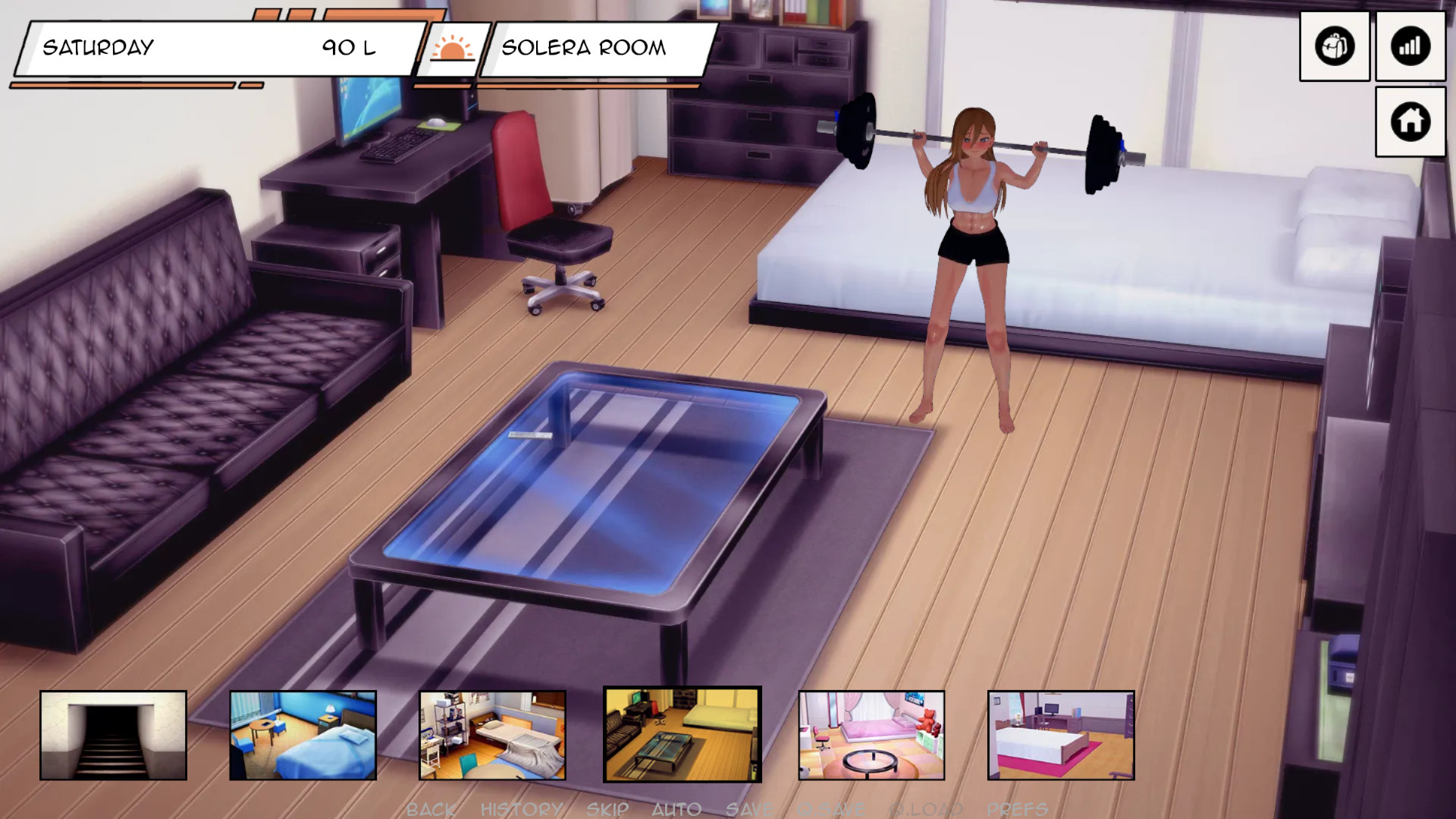Click the Back quick menu button

[431, 809]
